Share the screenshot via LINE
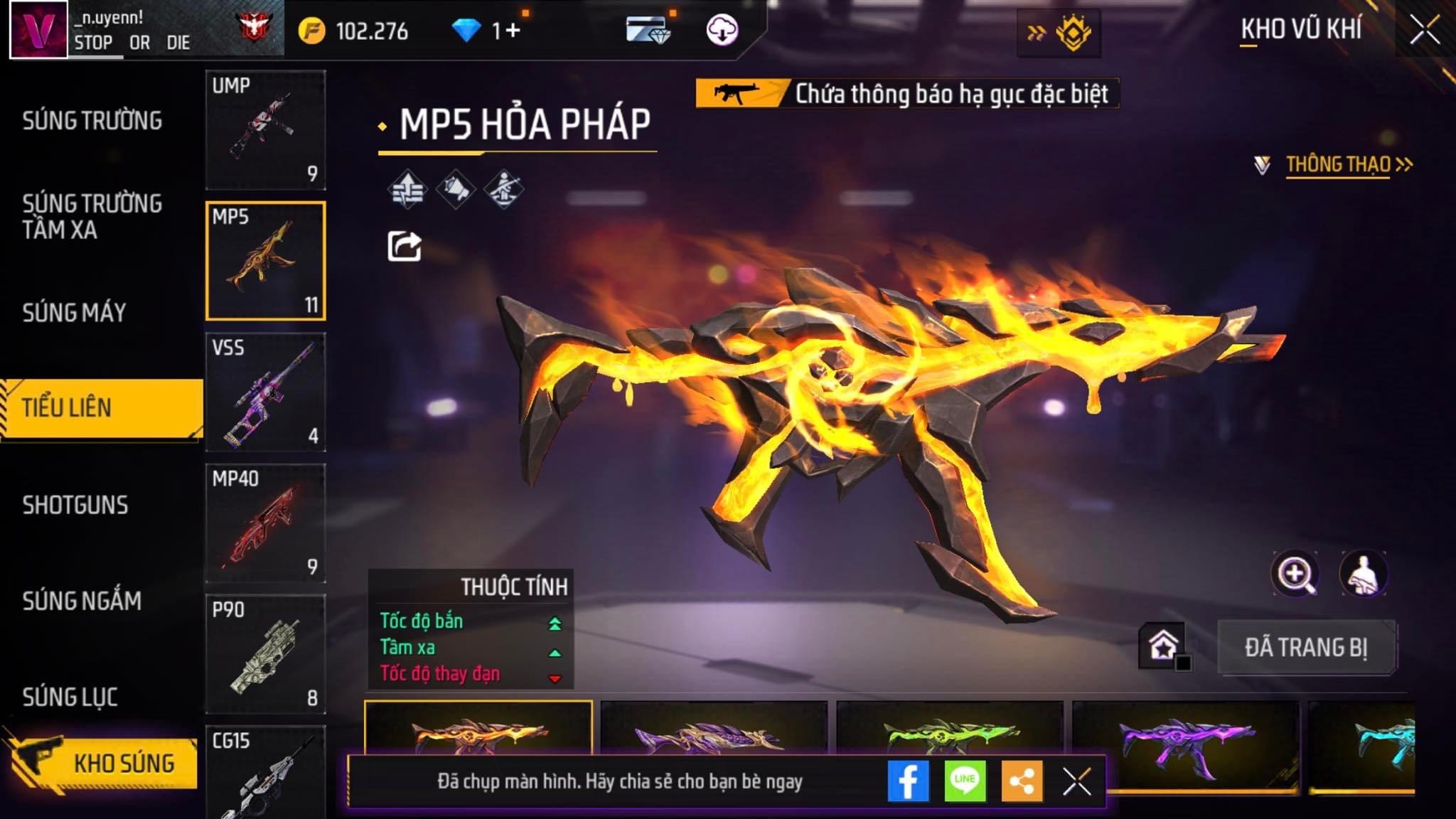Screen dimensions: 1456x819 click(x=965, y=781)
